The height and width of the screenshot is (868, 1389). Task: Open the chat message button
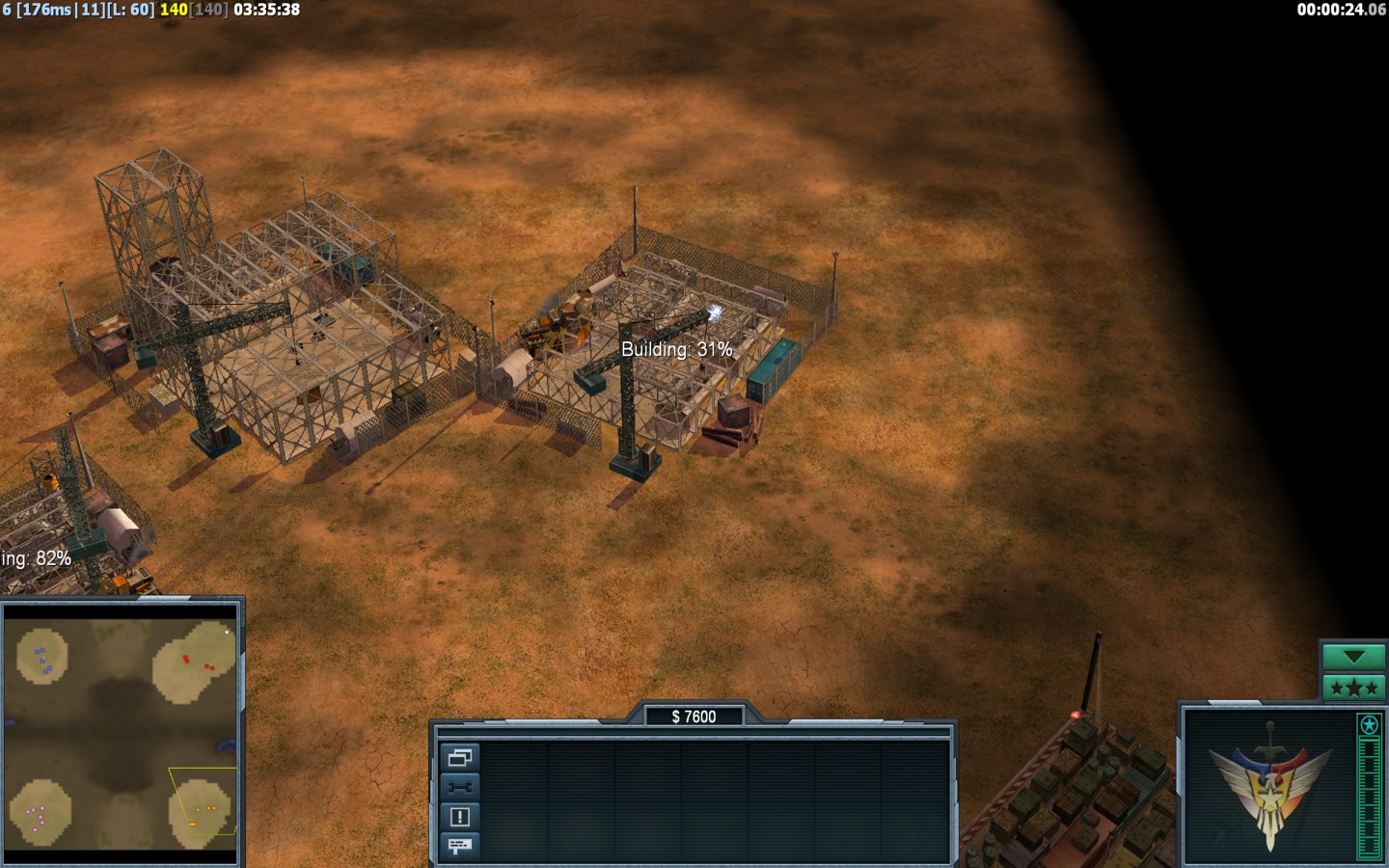pyautogui.click(x=459, y=846)
